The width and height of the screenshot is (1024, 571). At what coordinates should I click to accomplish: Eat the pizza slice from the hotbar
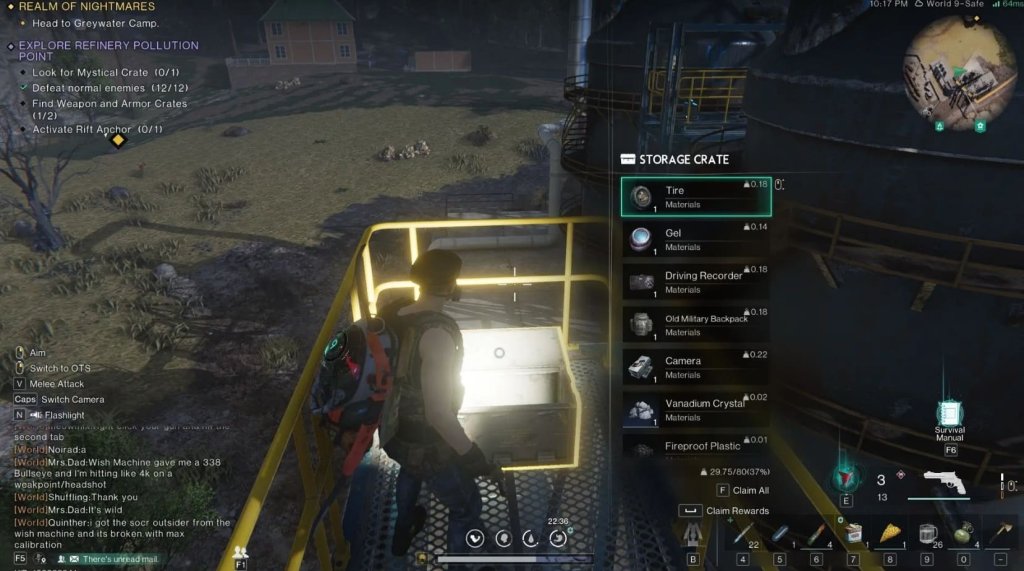[x=890, y=533]
